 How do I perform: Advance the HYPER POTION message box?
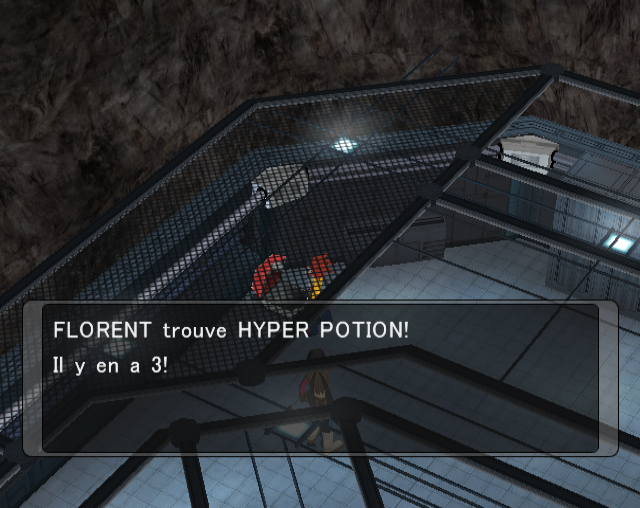pos(320,379)
